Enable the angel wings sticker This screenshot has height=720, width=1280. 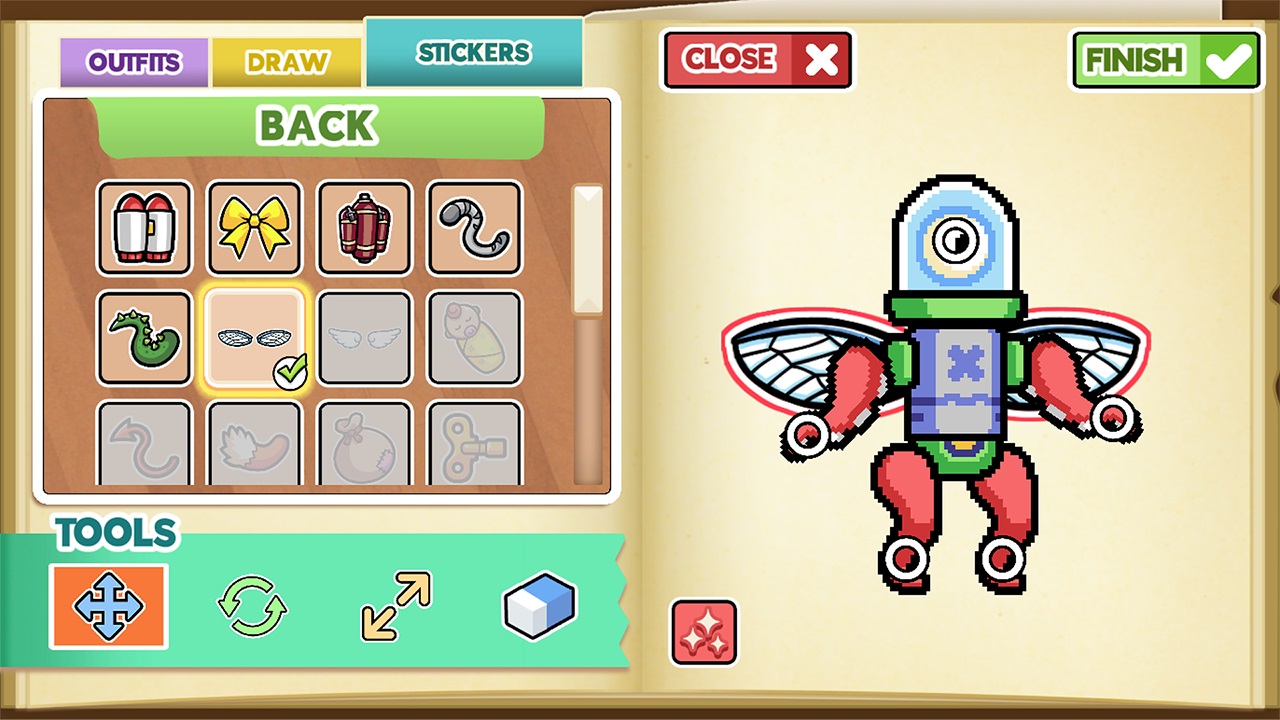tap(364, 338)
